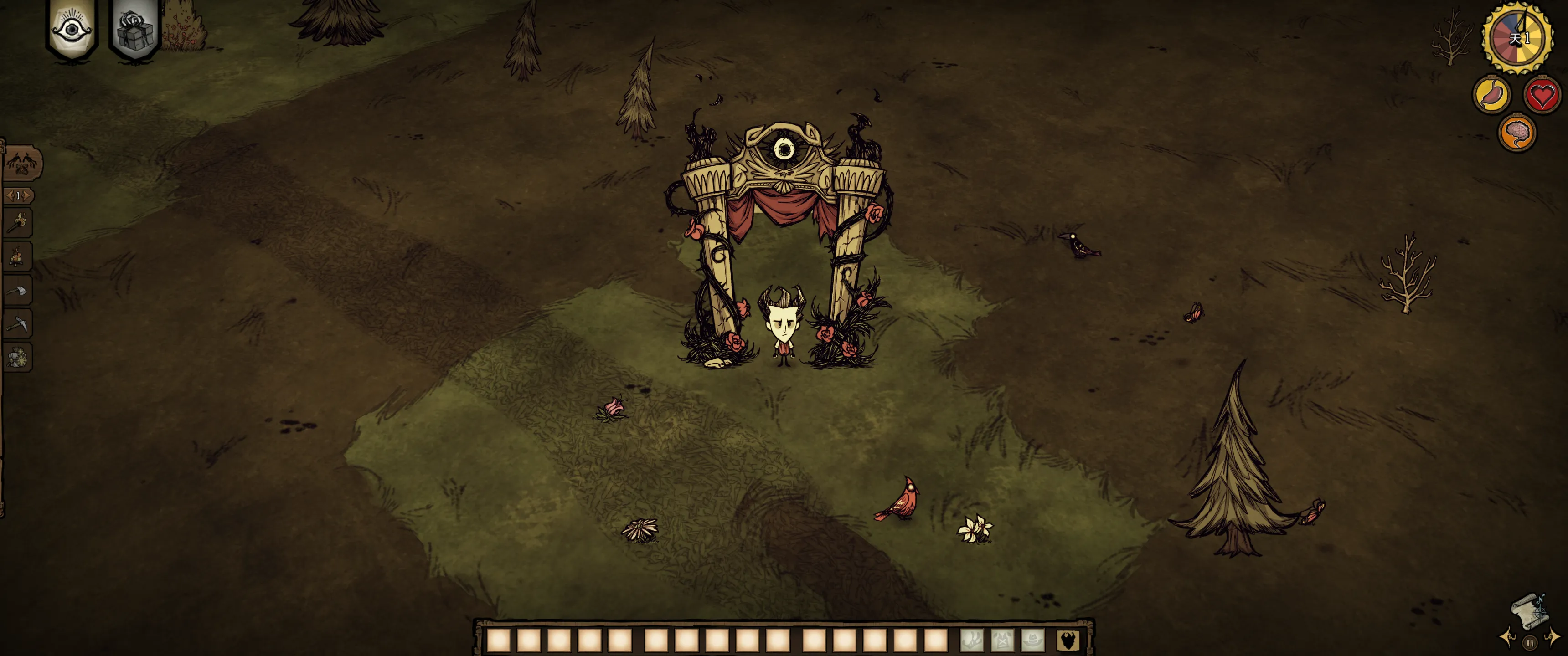1568x656 pixels.
Task: Select the bottom pinned recipe with the gold emblem
Action: point(18,358)
